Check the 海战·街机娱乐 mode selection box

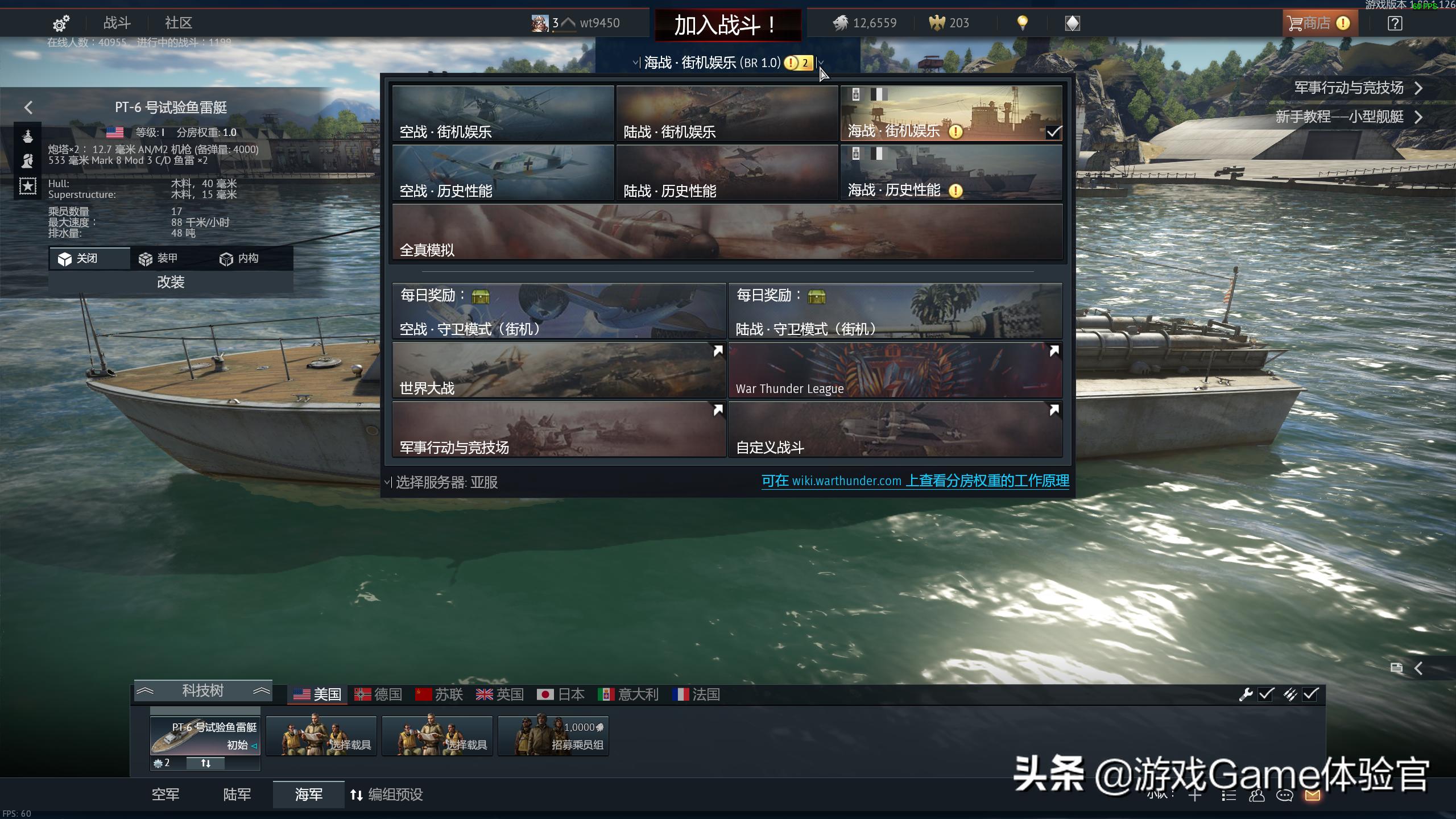pos(1055,132)
